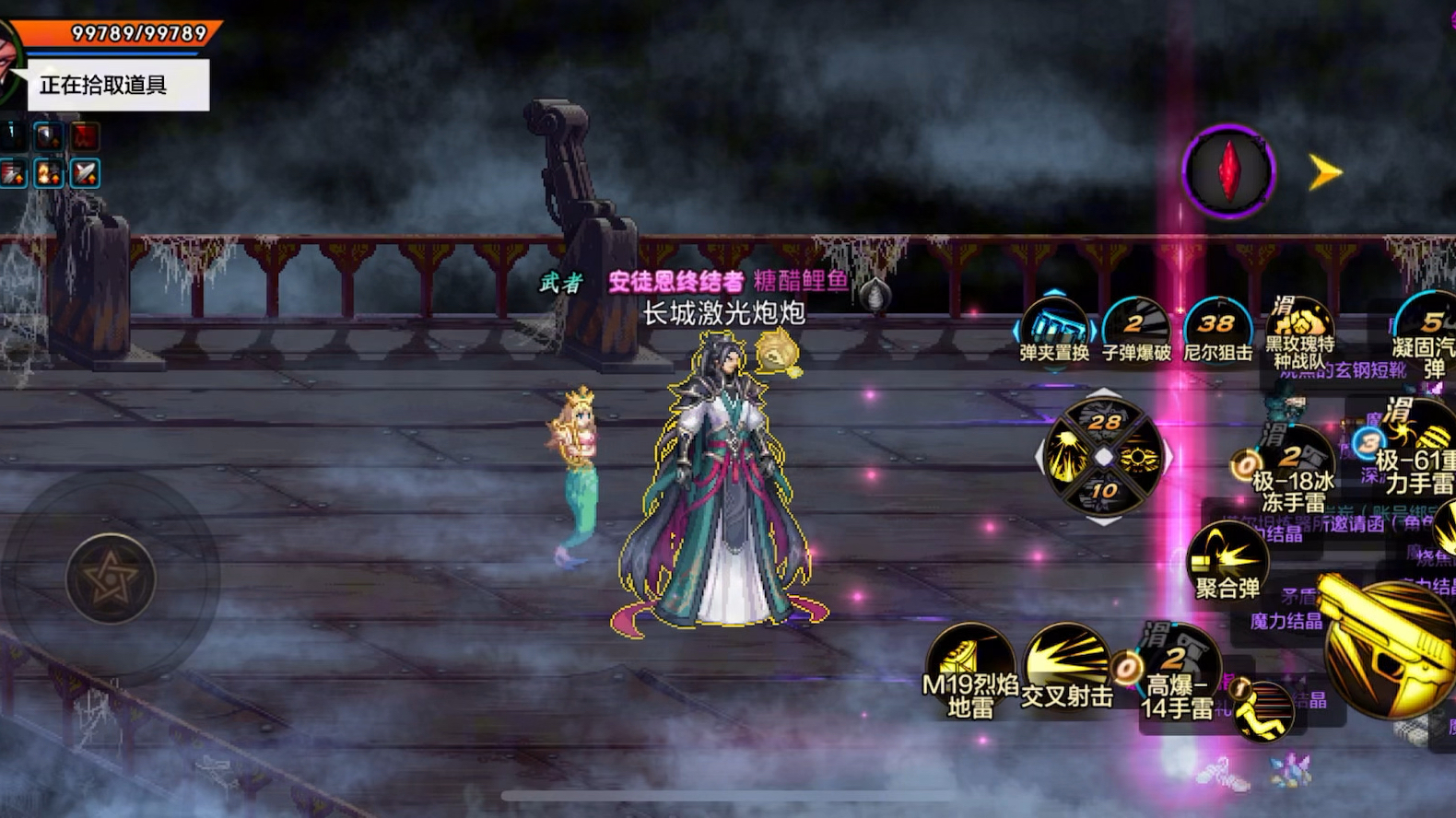Activate the 弹夹置换 skill

[1054, 329]
